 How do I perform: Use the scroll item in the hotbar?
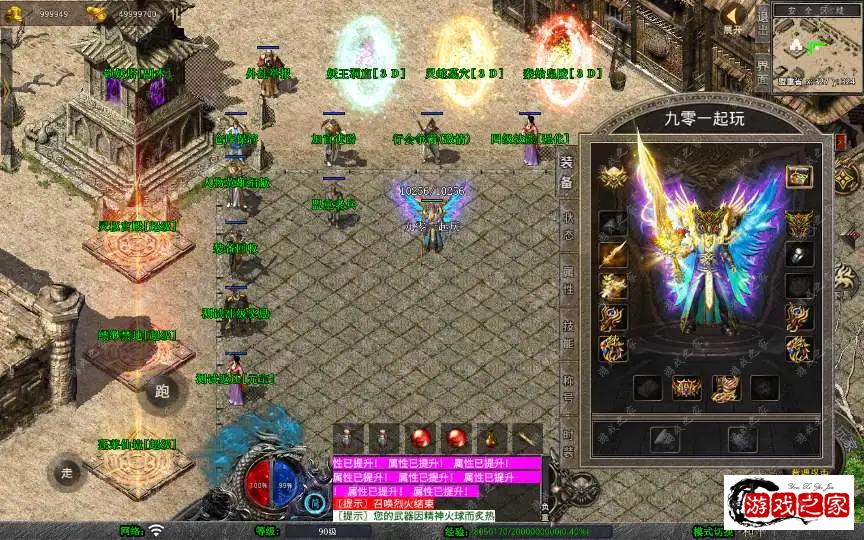pos(526,438)
